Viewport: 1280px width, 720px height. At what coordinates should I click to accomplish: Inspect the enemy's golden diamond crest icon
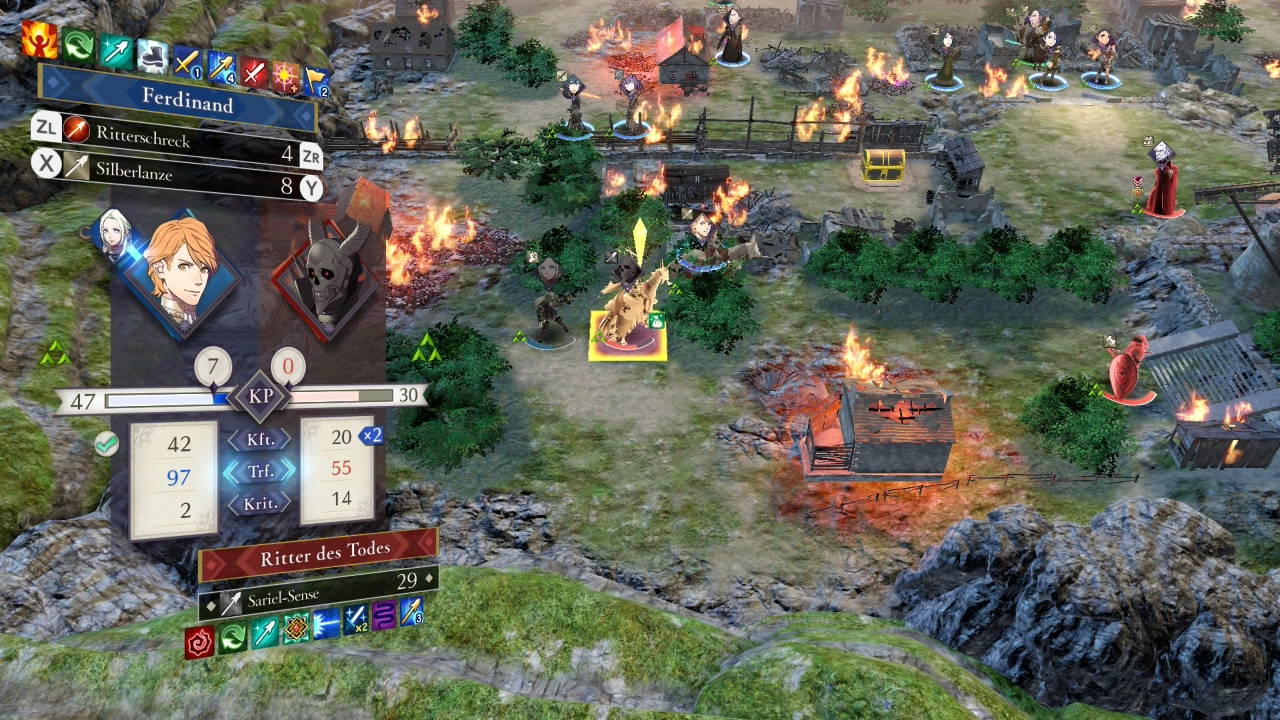click(296, 628)
